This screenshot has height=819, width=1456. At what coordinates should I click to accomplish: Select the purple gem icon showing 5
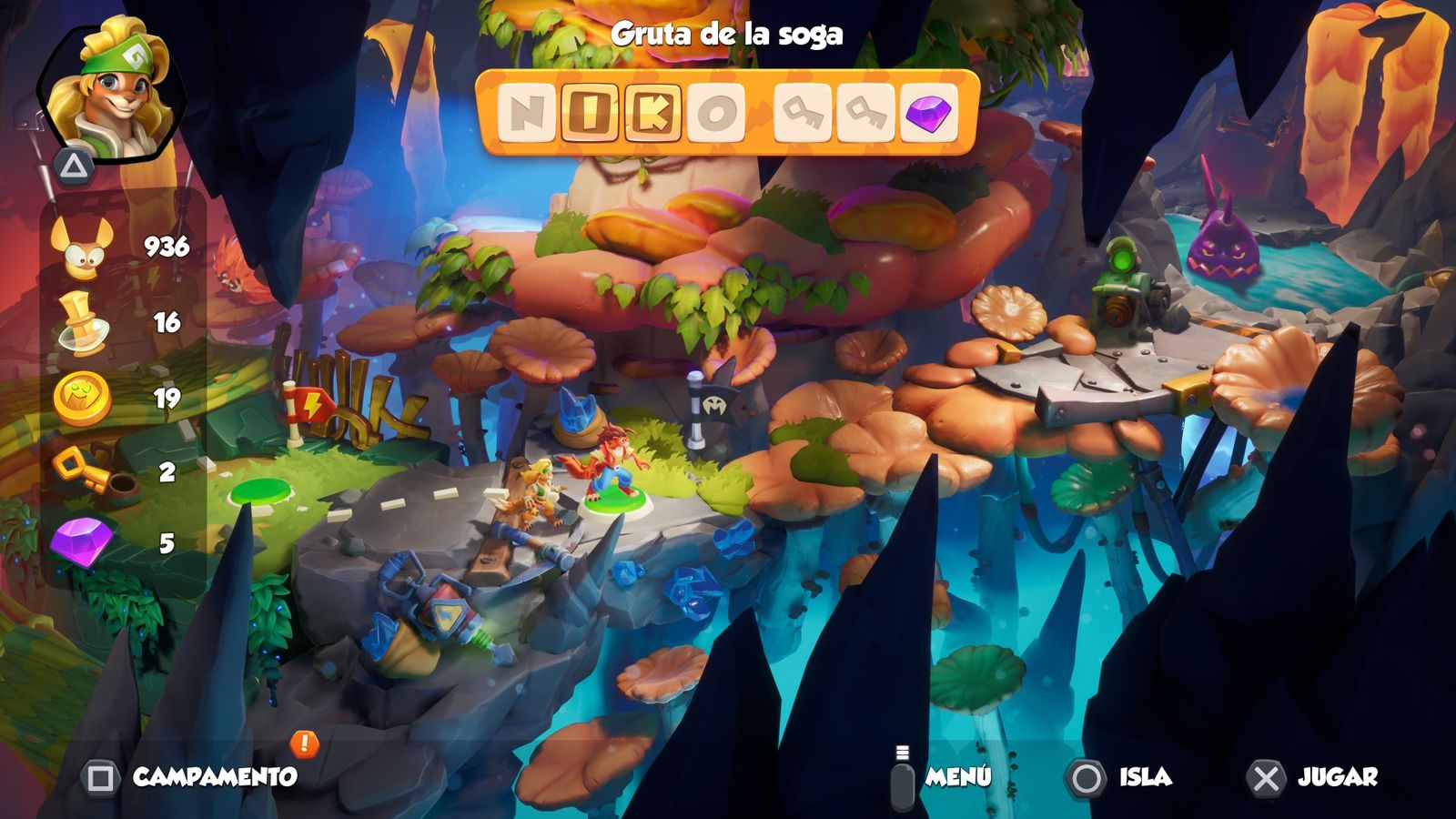pyautogui.click(x=80, y=541)
